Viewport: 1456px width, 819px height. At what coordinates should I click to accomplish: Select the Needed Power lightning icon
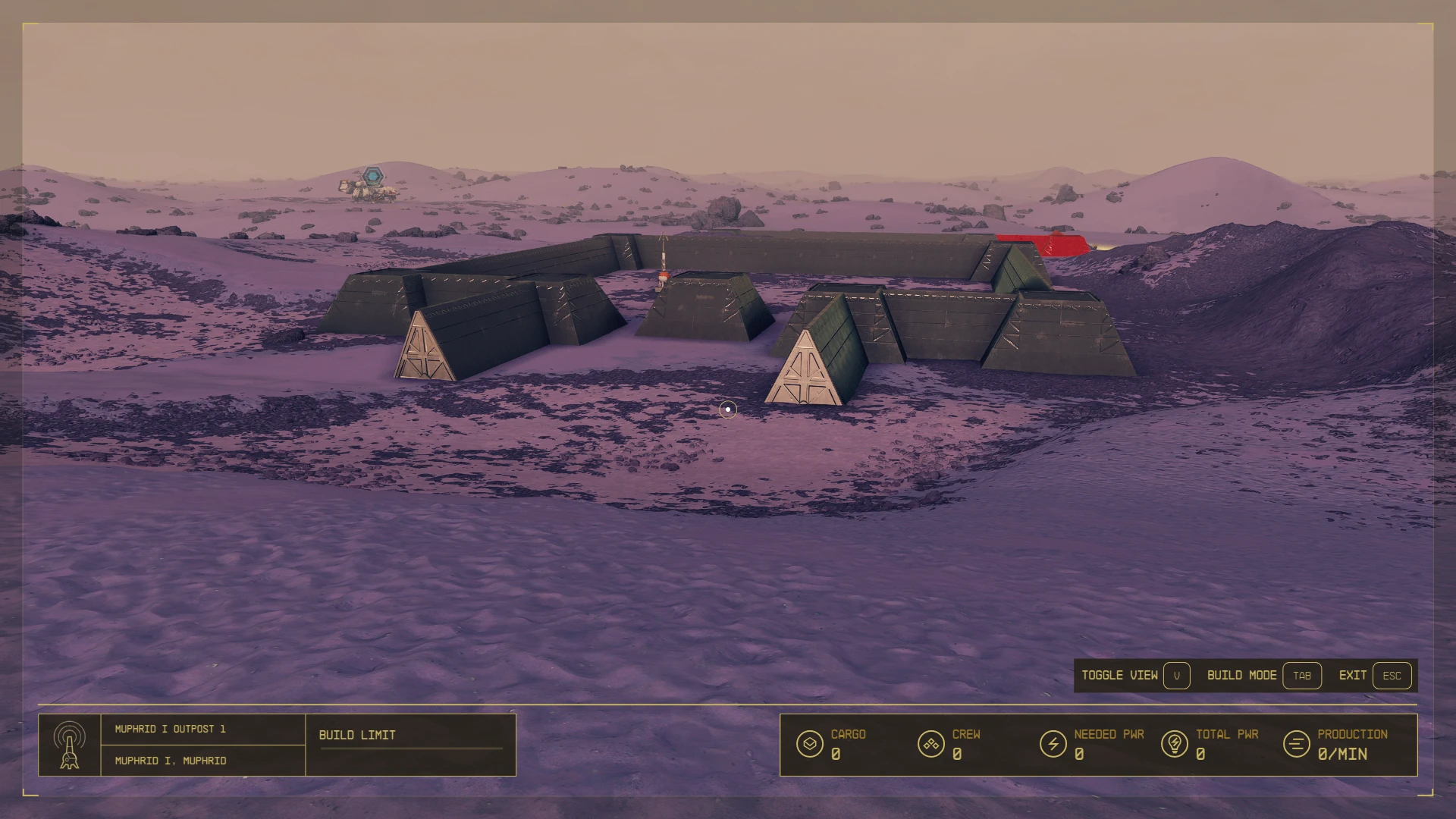point(1054,743)
